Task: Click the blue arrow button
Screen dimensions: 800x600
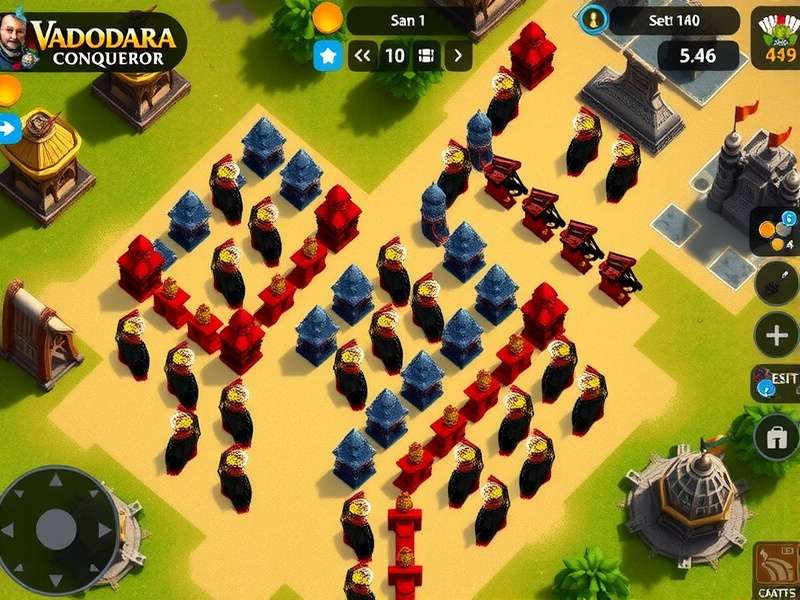Action: click(x=9, y=128)
